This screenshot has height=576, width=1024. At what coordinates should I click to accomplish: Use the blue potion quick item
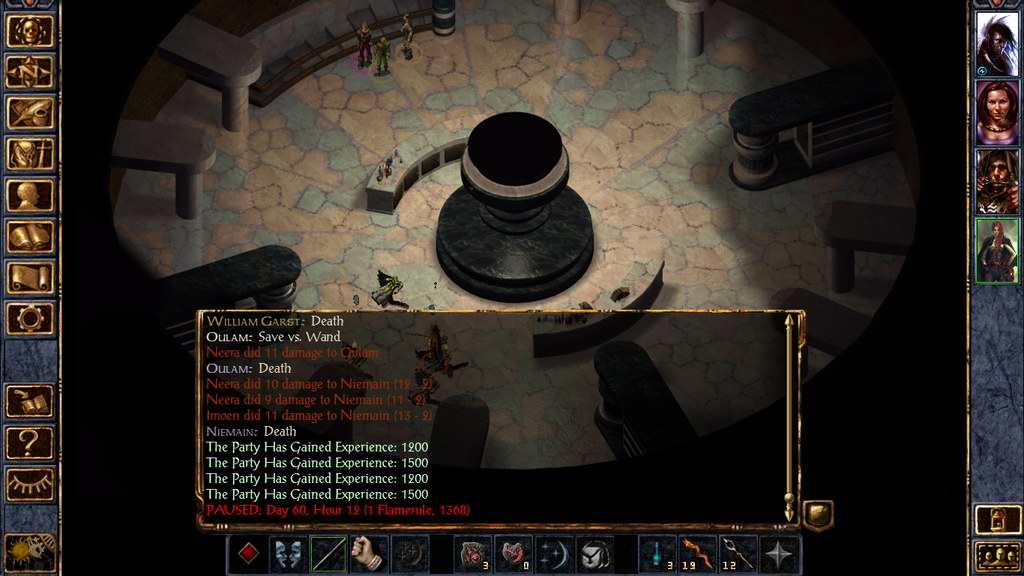(x=657, y=555)
